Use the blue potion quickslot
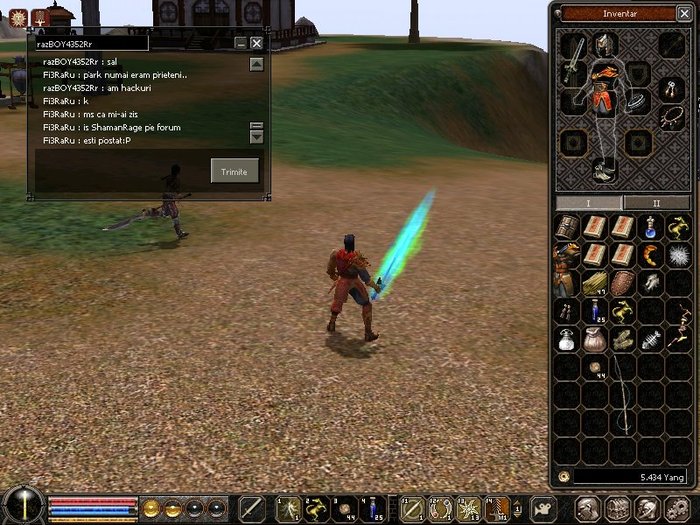Image resolution: width=700 pixels, height=525 pixels. 372,508
